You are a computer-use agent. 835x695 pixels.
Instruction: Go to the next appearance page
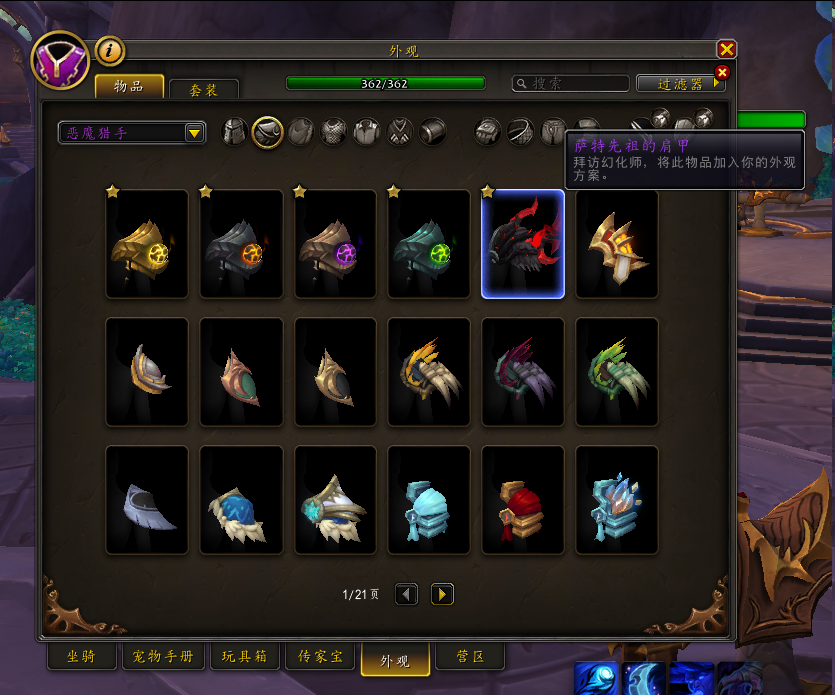click(x=442, y=594)
